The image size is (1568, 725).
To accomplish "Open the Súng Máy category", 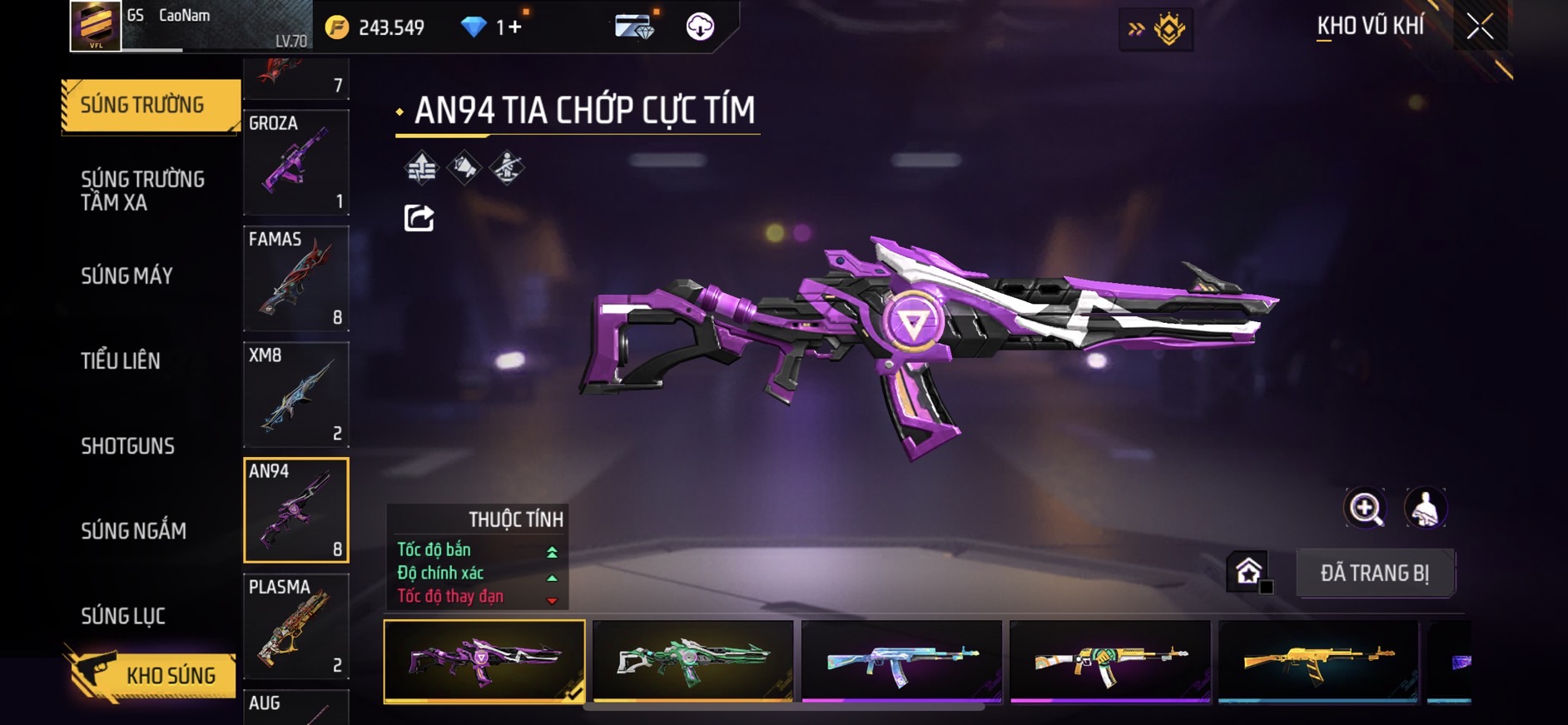I will click(127, 276).
